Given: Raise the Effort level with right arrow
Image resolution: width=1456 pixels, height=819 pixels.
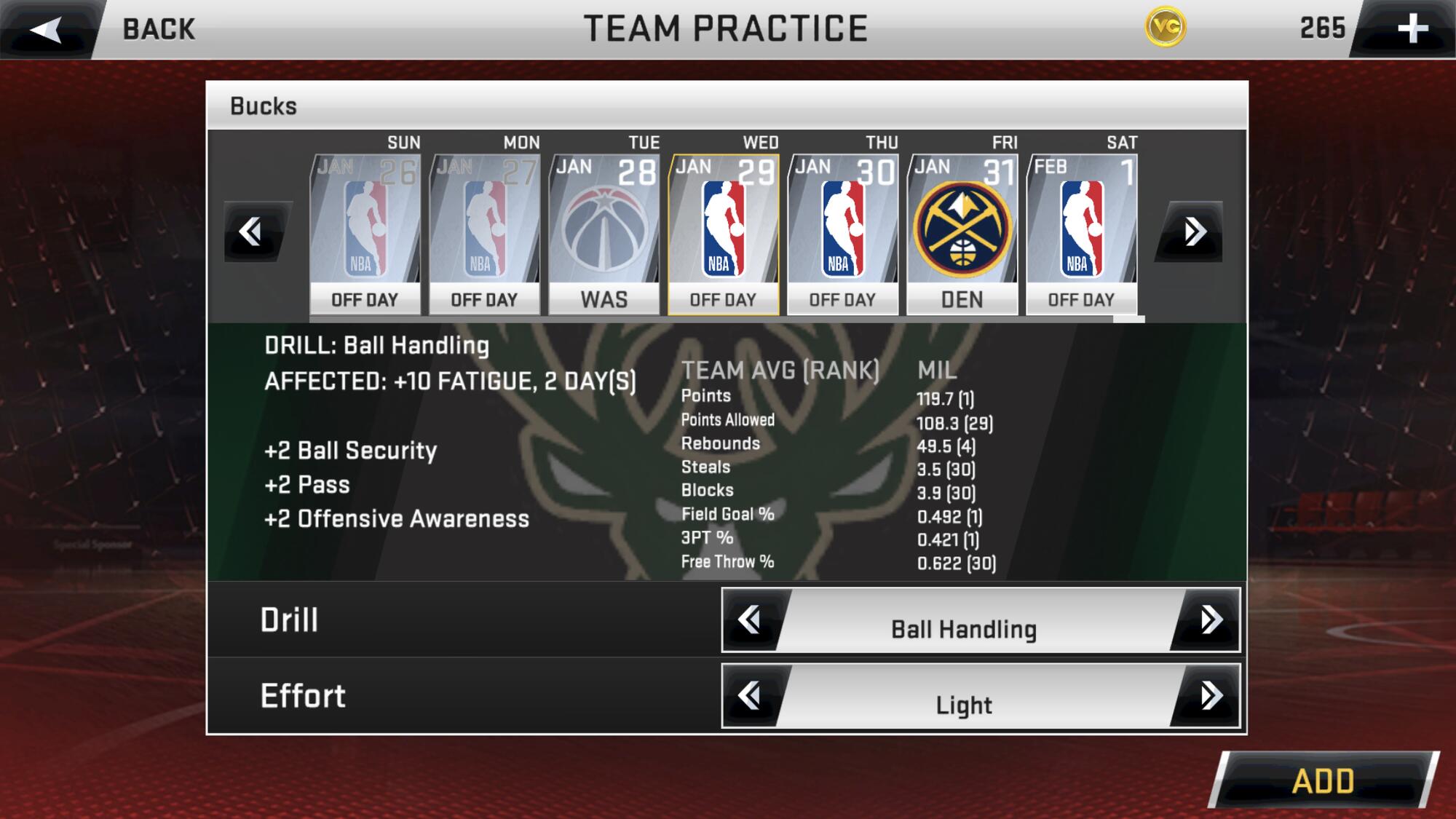Looking at the screenshot, I should 1210,696.
